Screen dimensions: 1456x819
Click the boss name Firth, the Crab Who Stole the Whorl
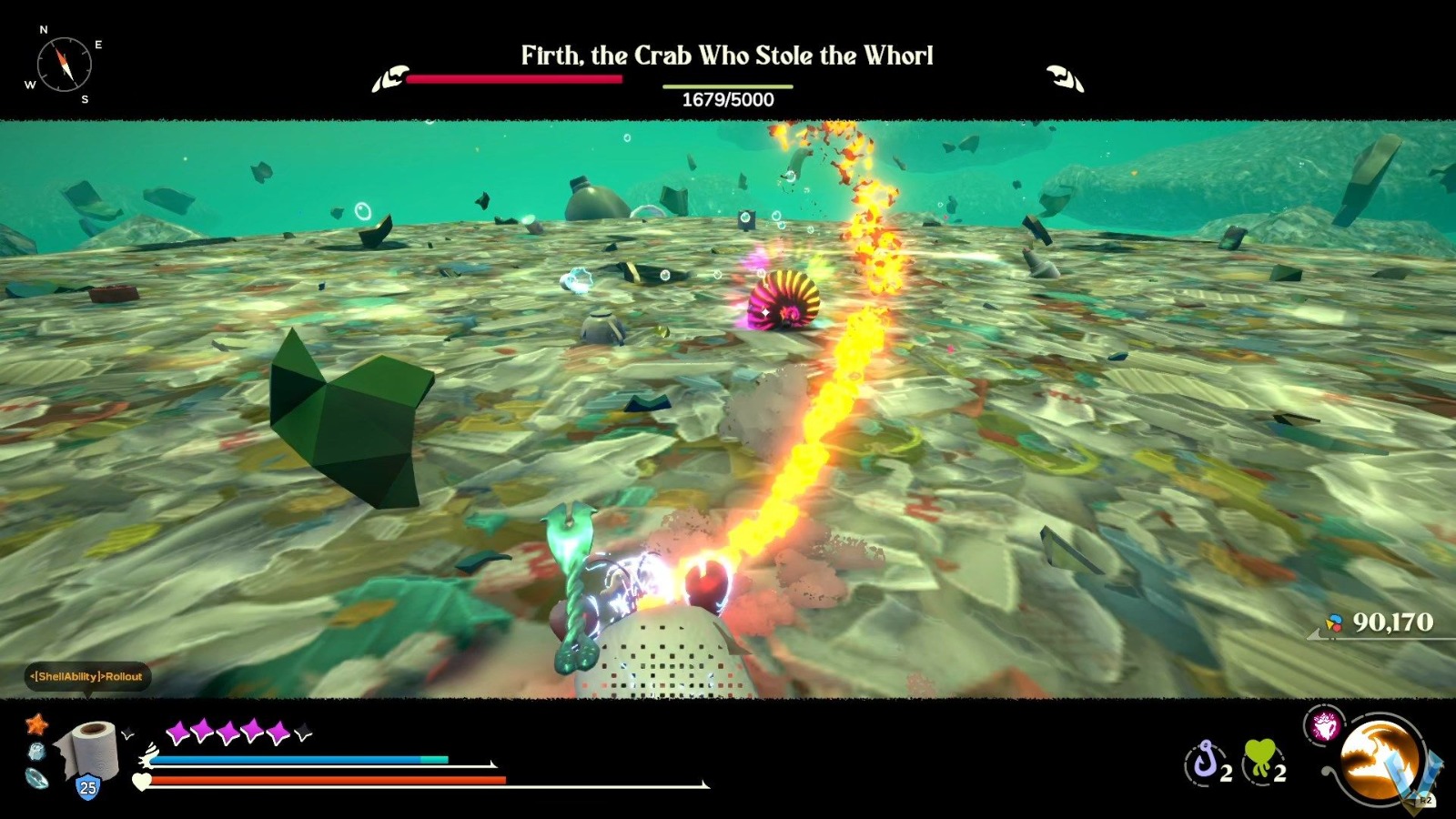(x=727, y=56)
